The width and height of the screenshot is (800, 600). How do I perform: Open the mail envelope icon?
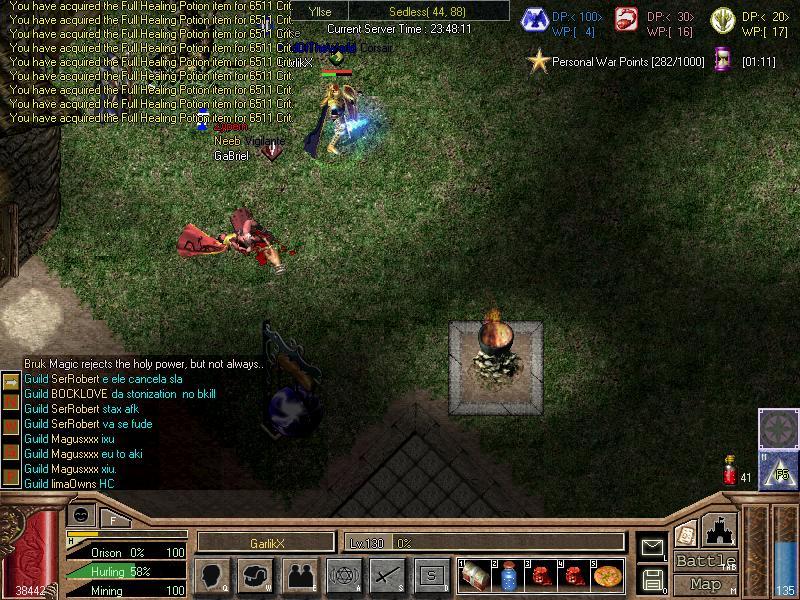click(x=652, y=547)
